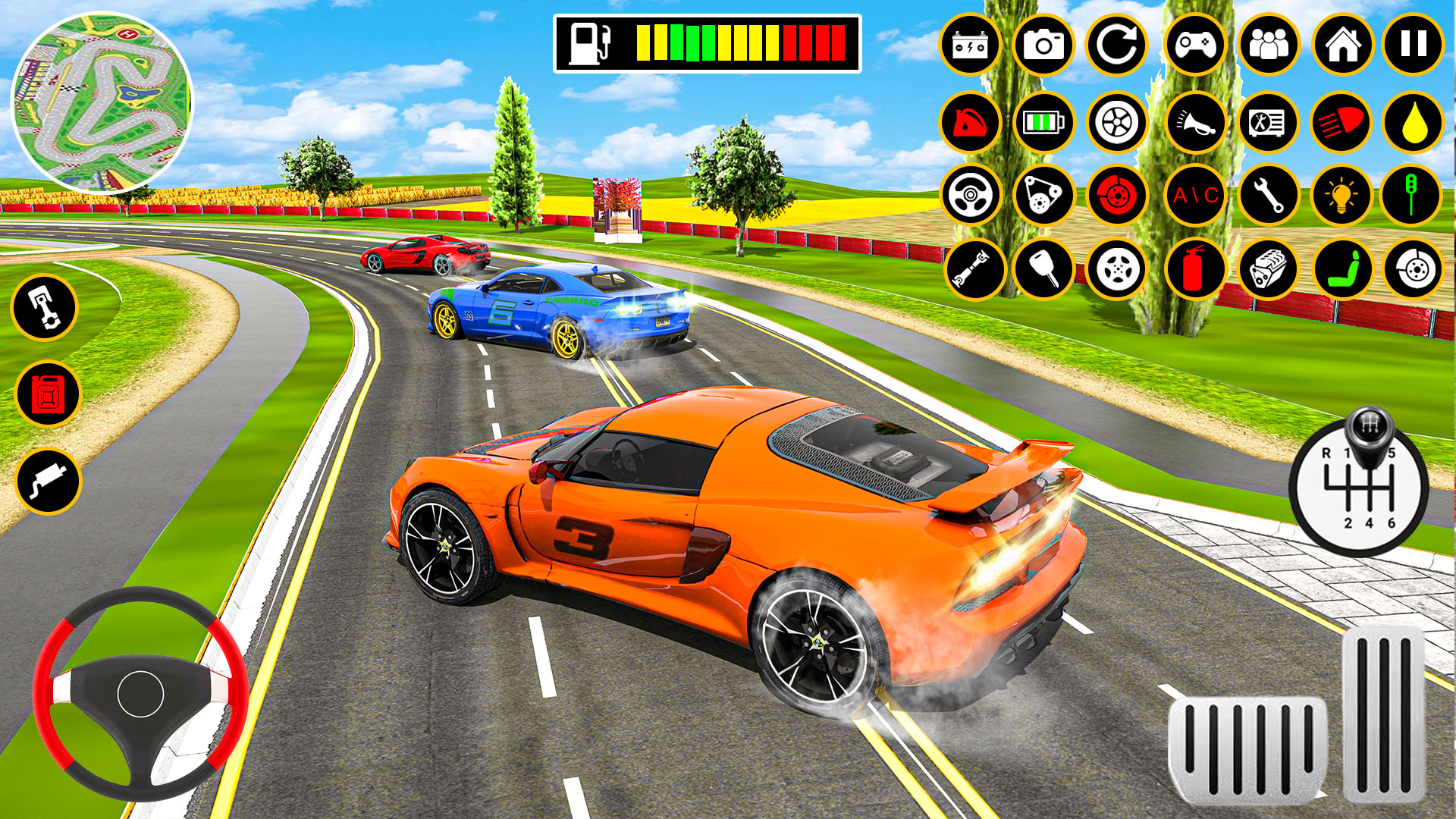Select the steering wheel tuning icon
This screenshot has height=819, width=1456.
click(x=971, y=196)
